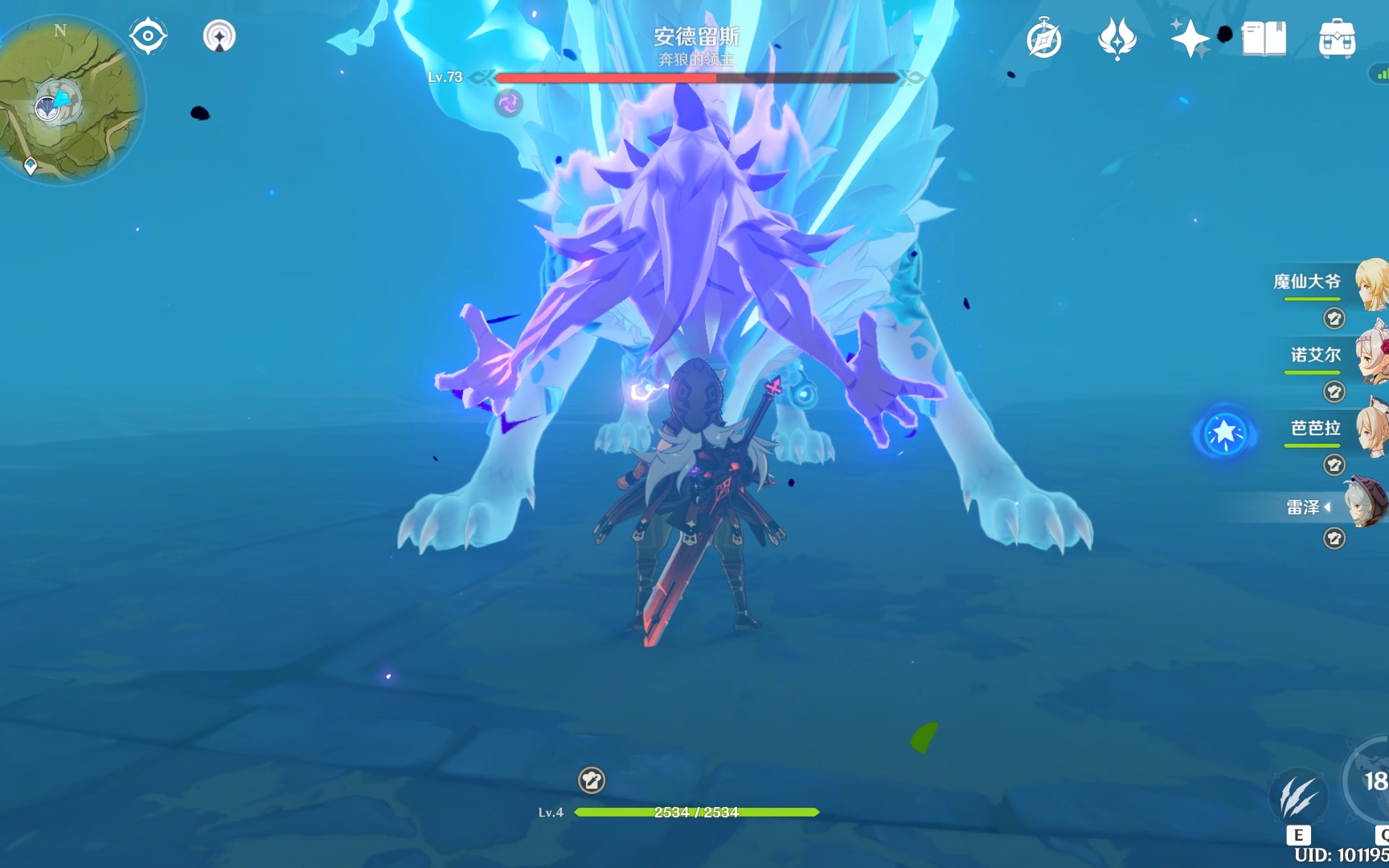Open the Wish star icon

(x=1190, y=39)
